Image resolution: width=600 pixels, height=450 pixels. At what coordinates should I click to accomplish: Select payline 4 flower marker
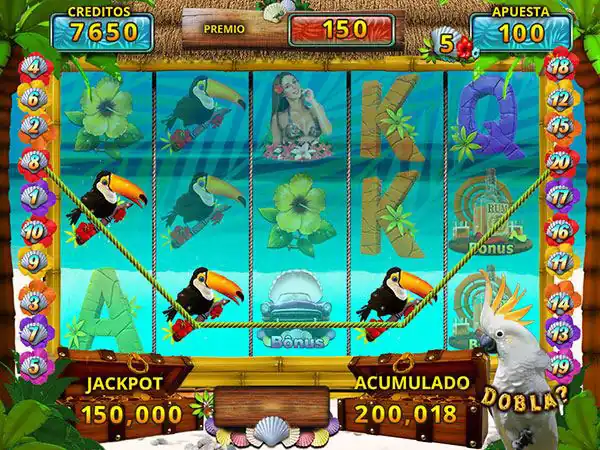tap(34, 69)
